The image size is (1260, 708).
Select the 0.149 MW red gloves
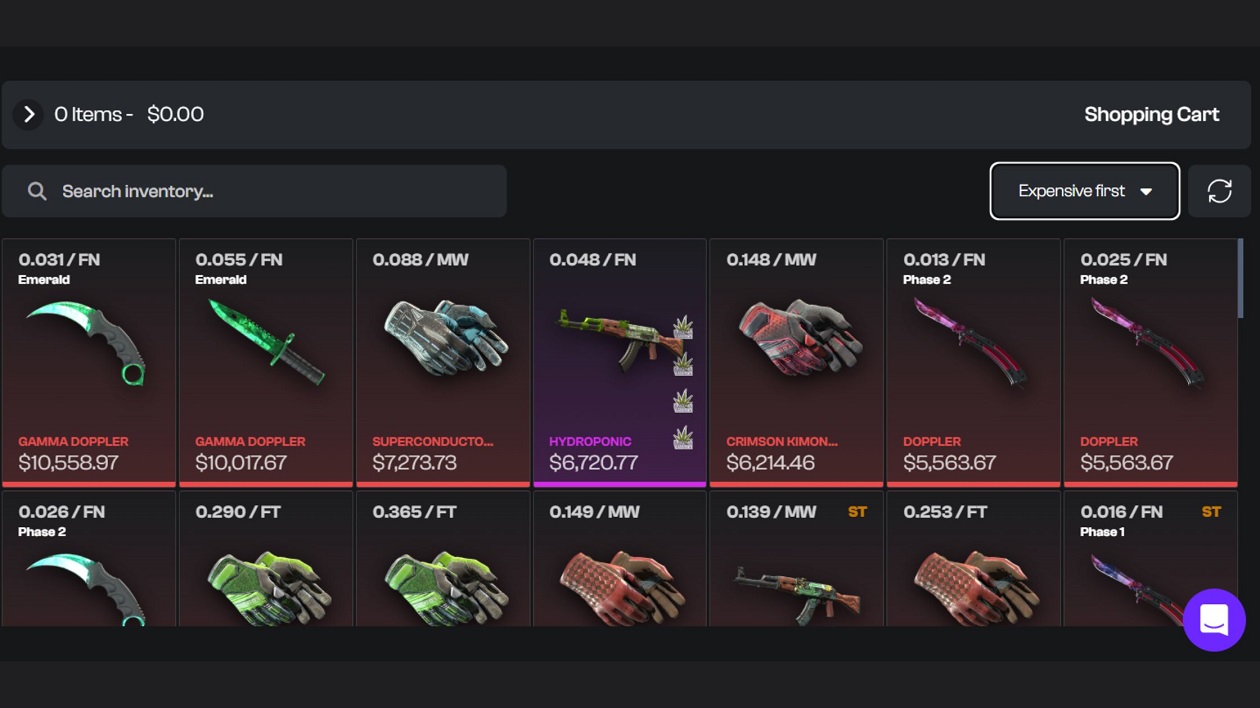pos(620,565)
